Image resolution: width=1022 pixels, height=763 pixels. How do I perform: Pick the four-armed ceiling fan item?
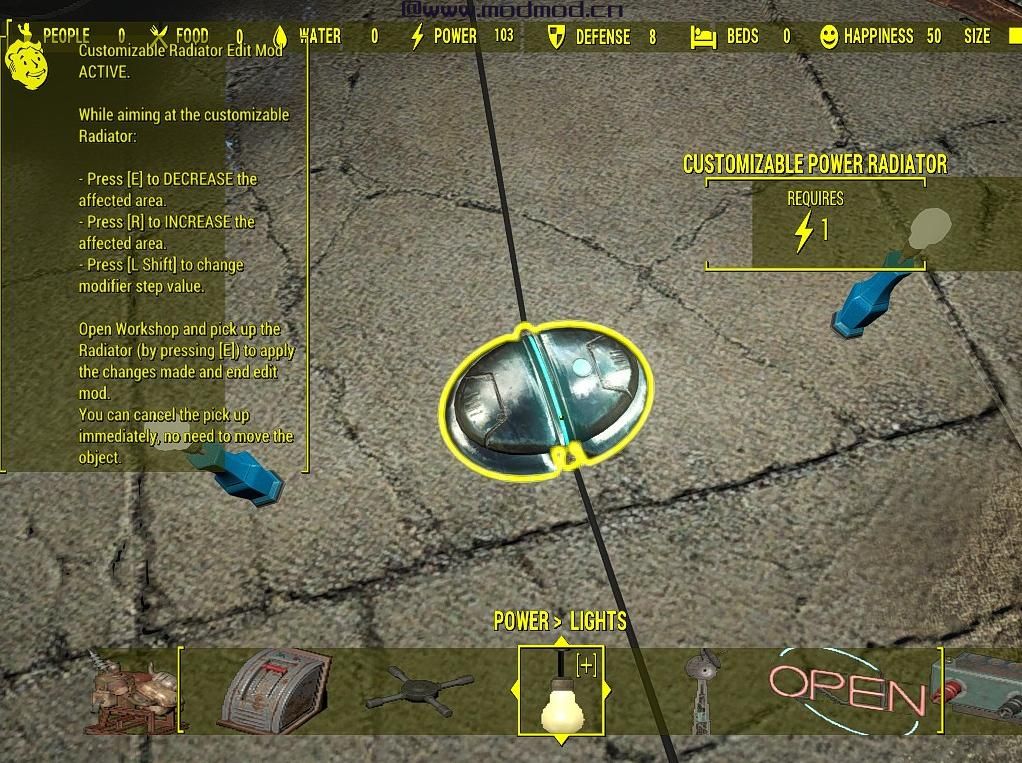419,691
